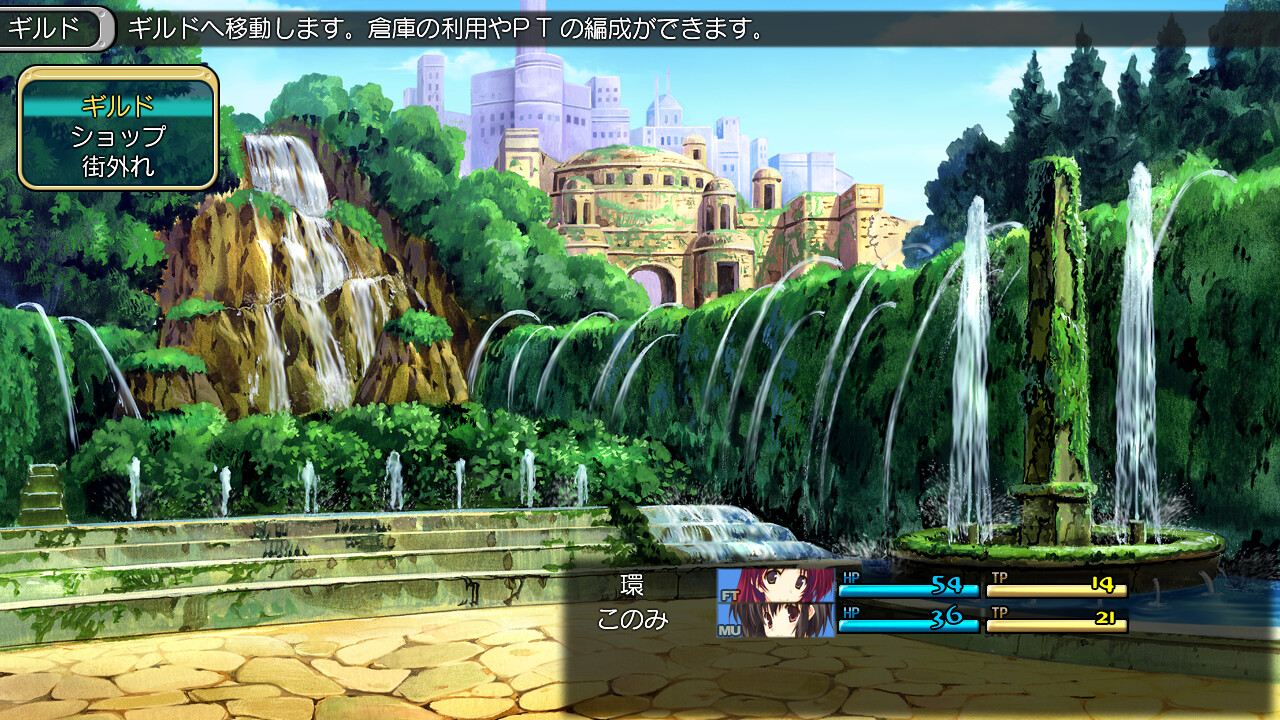This screenshot has height=720, width=1280.
Task: Click このみ's HP value of 36
Action: (x=948, y=618)
